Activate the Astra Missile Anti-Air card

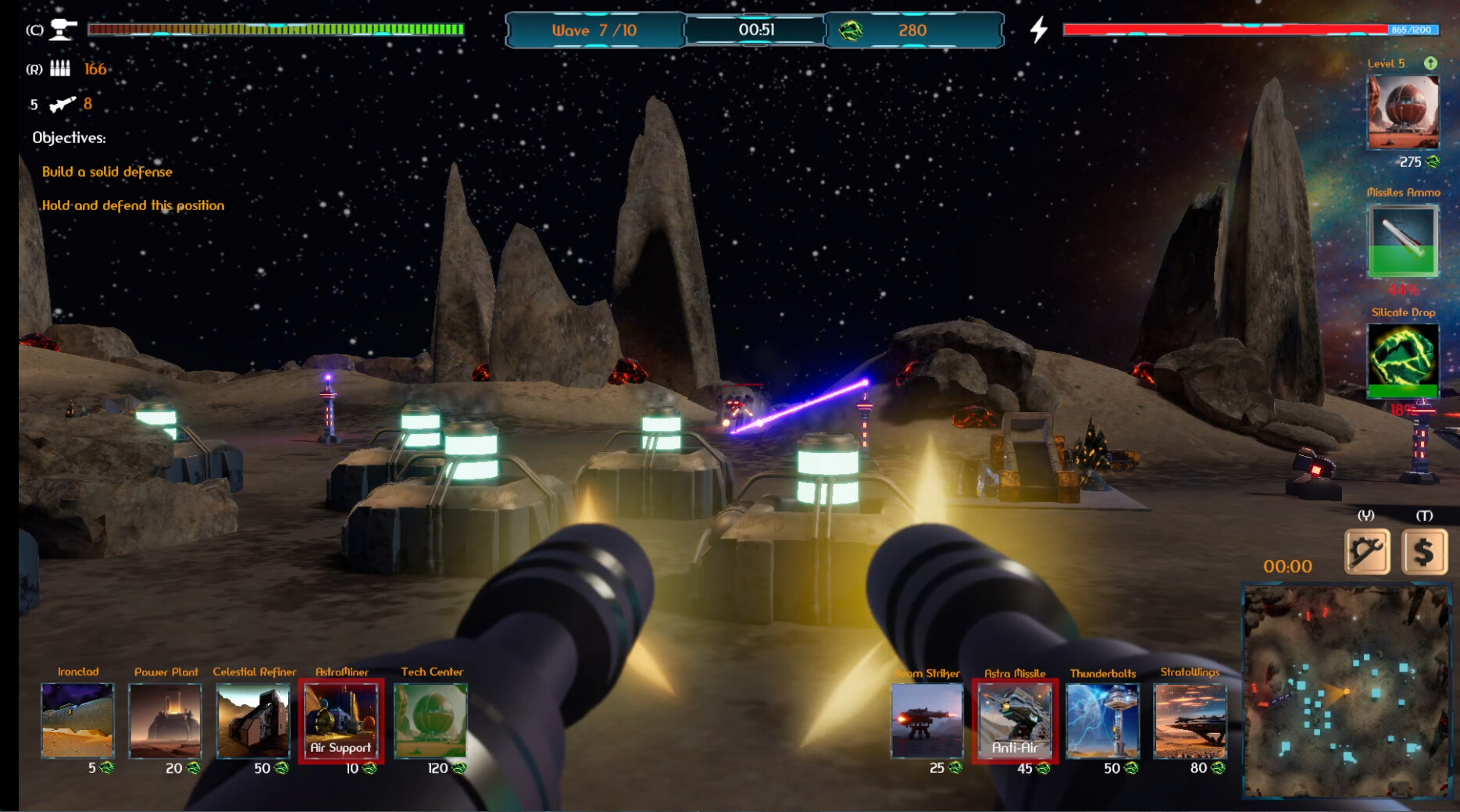point(1016,720)
